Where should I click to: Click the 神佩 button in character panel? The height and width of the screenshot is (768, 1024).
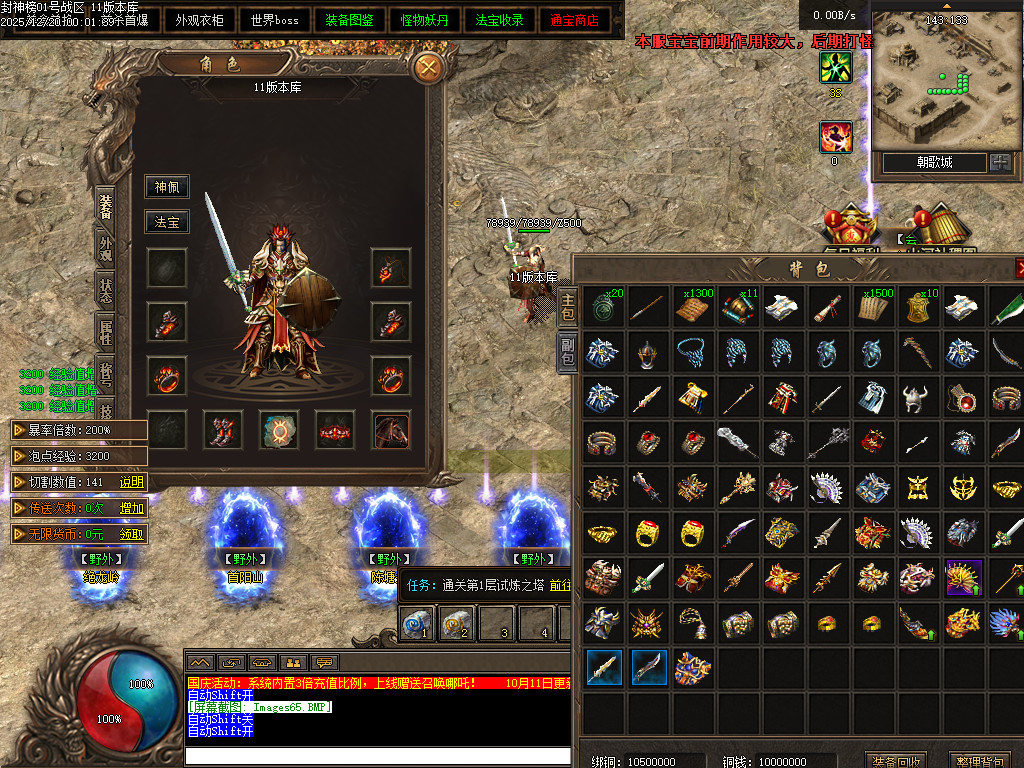point(166,187)
